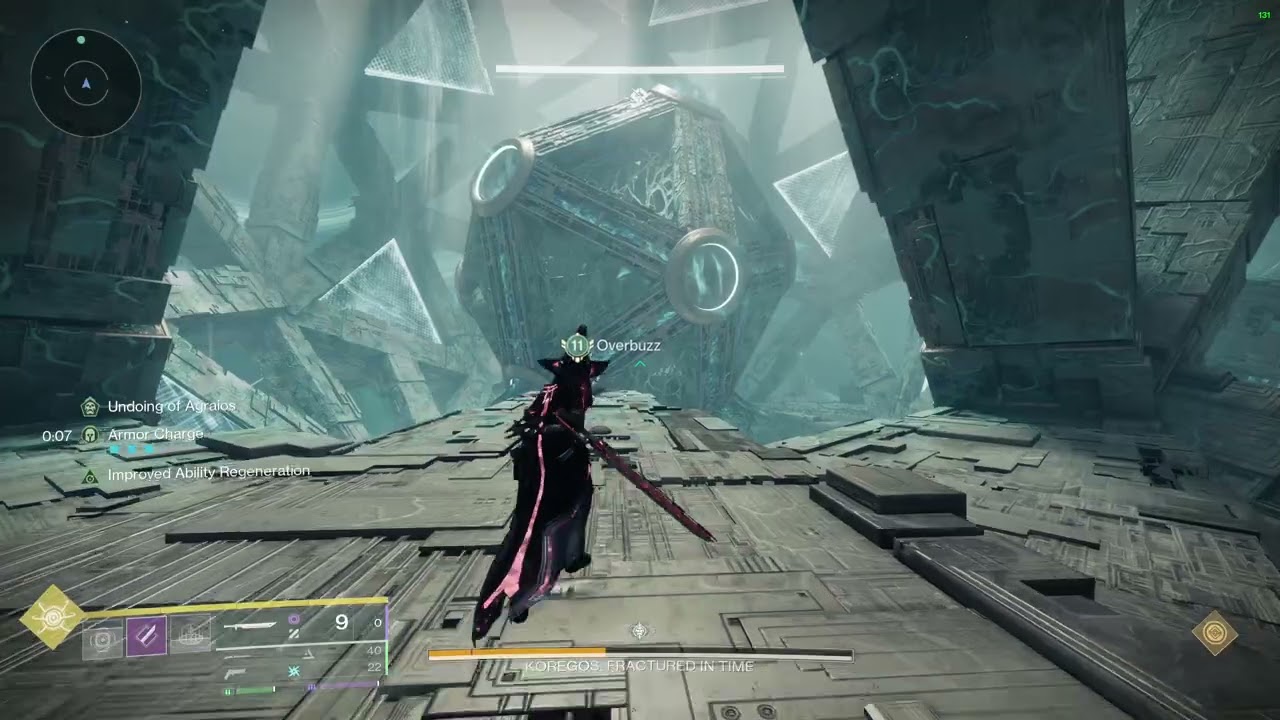Click the class ability ship icon
The width and height of the screenshot is (1280, 720).
[x=190, y=636]
